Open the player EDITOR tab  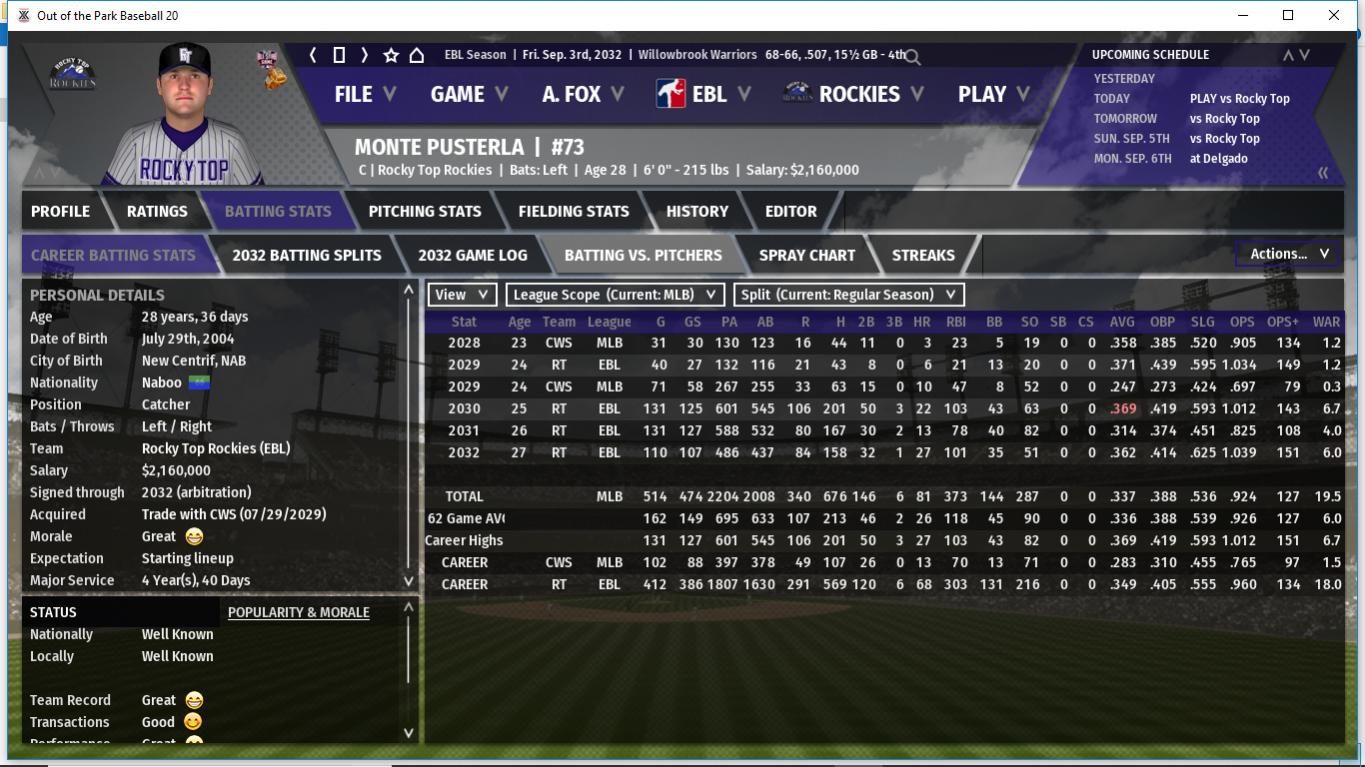click(790, 211)
